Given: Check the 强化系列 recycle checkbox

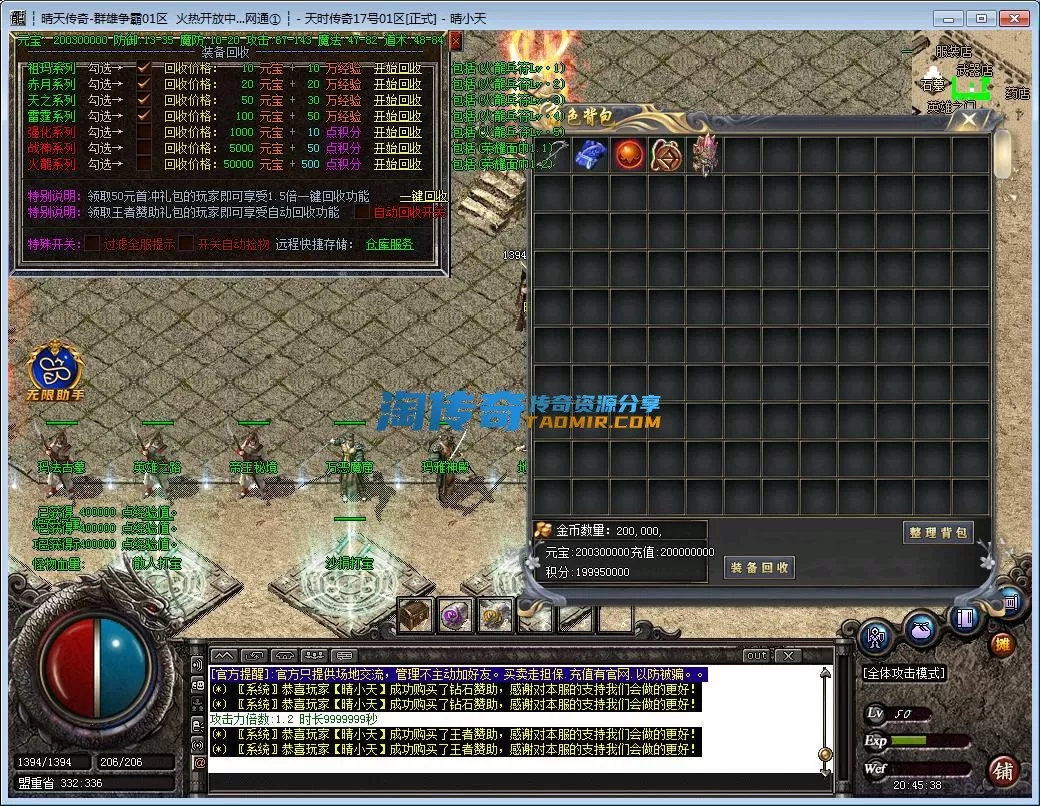Looking at the screenshot, I should [x=144, y=132].
